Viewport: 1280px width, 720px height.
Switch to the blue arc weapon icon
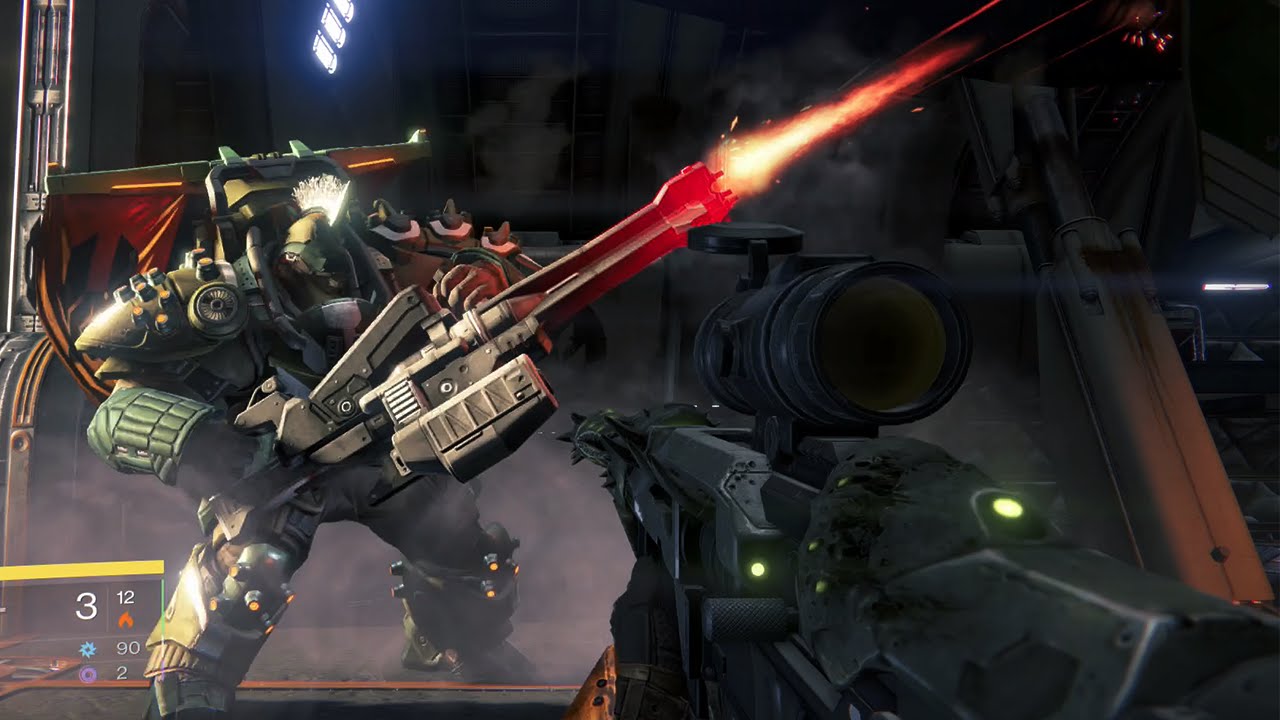(88, 649)
